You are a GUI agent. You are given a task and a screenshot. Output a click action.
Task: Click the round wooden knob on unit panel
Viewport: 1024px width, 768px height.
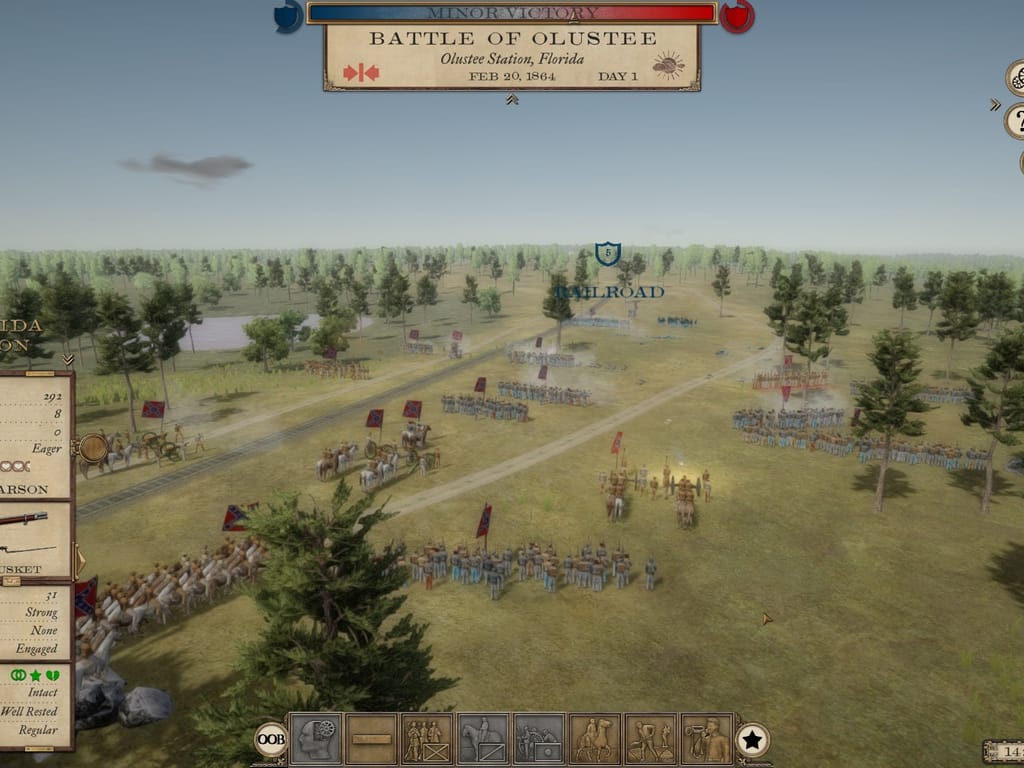click(x=92, y=447)
